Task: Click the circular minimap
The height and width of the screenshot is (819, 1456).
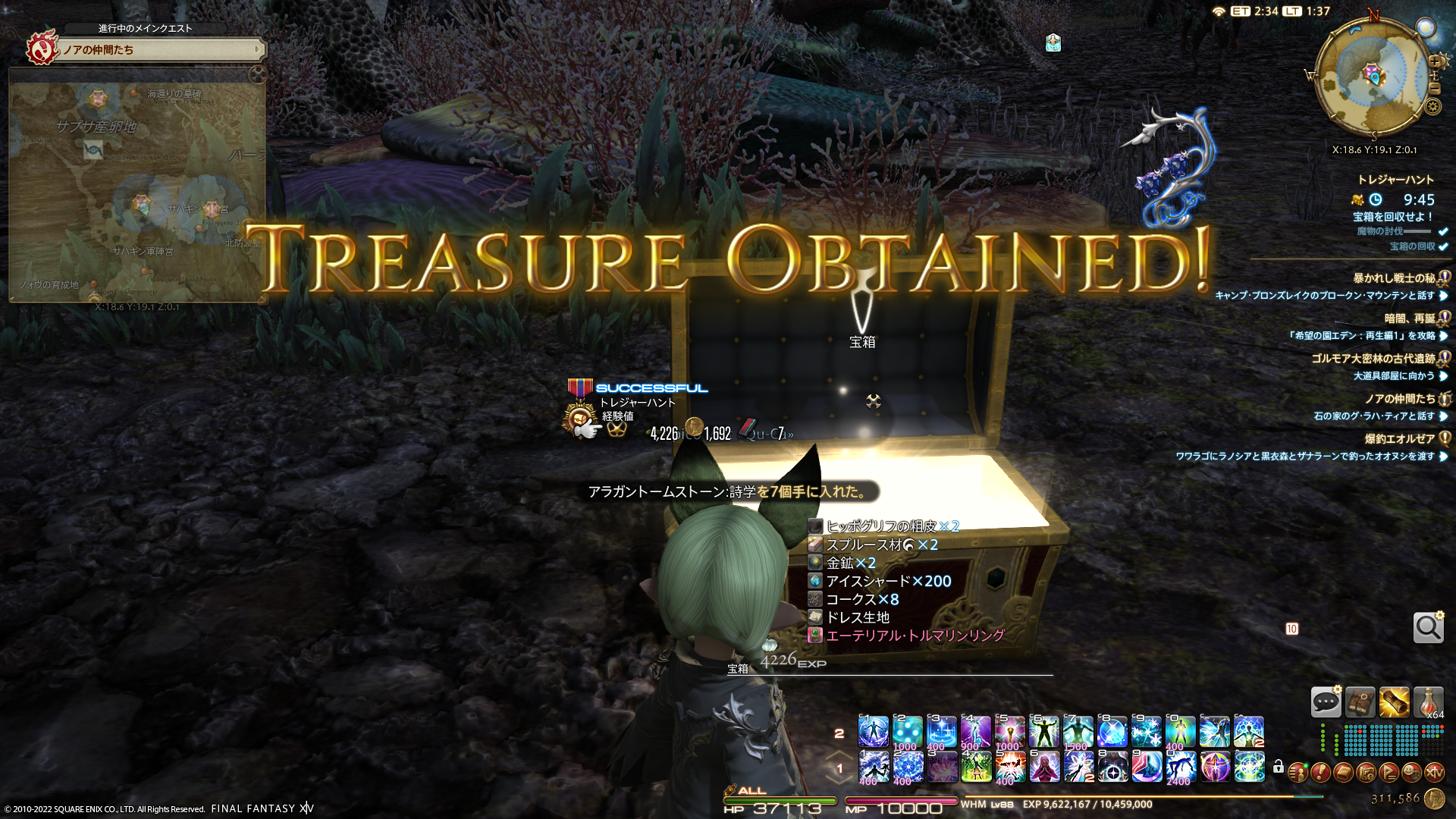Action: 1372,76
